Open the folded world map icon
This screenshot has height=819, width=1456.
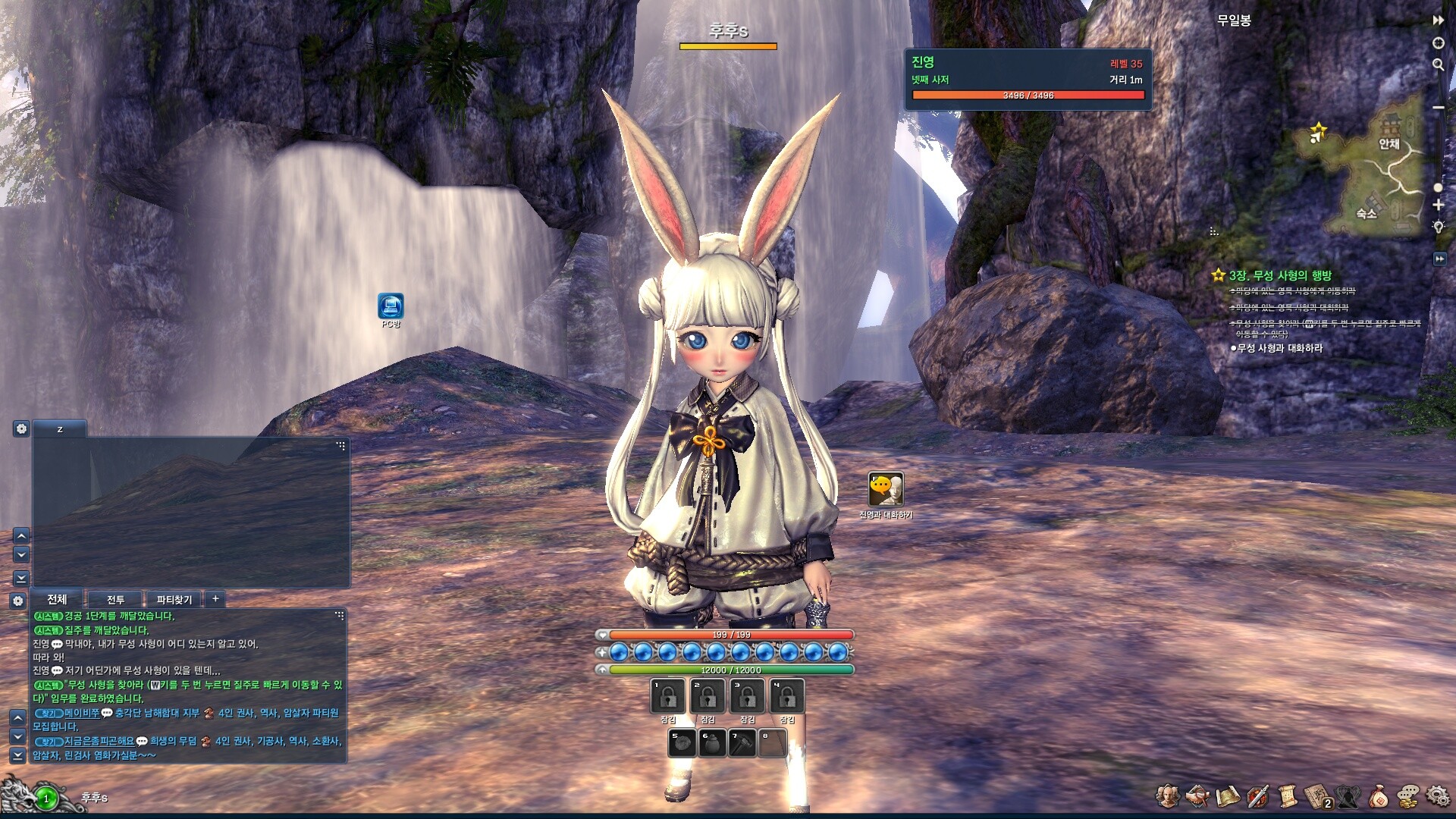(1227, 796)
